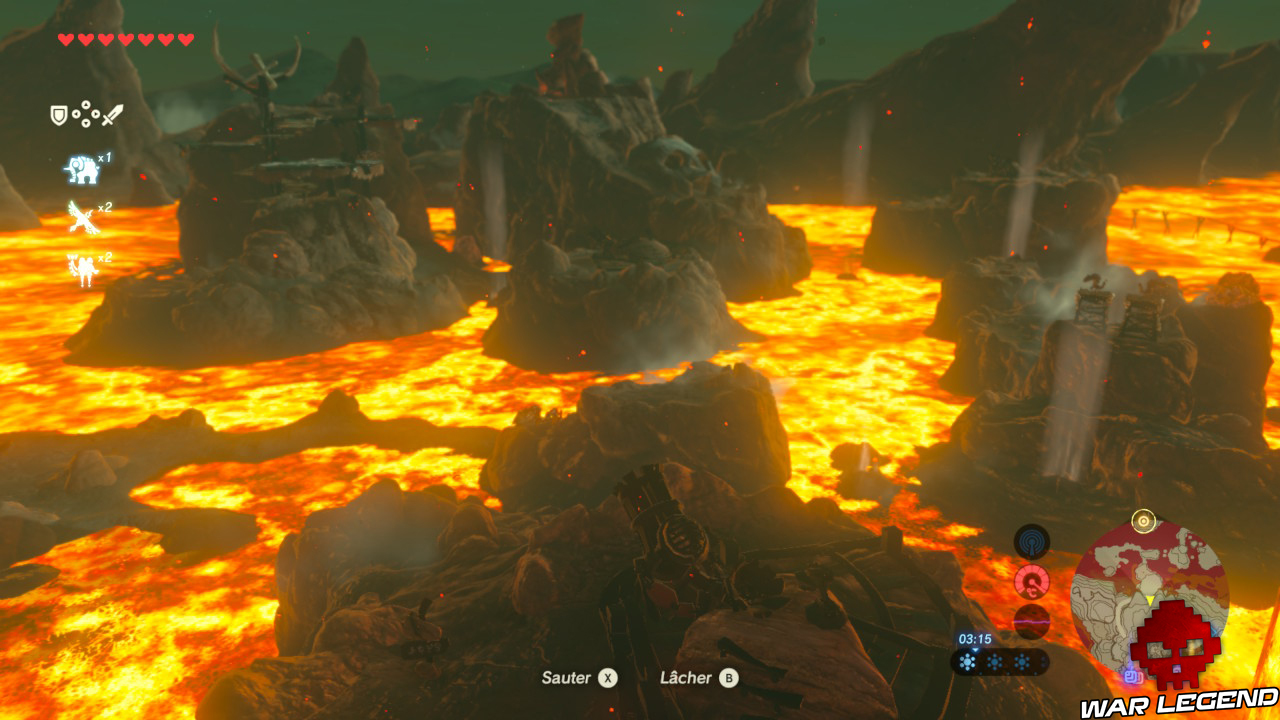Select the Sheikah sensor icon
The image size is (1280, 720).
coord(1032,540)
